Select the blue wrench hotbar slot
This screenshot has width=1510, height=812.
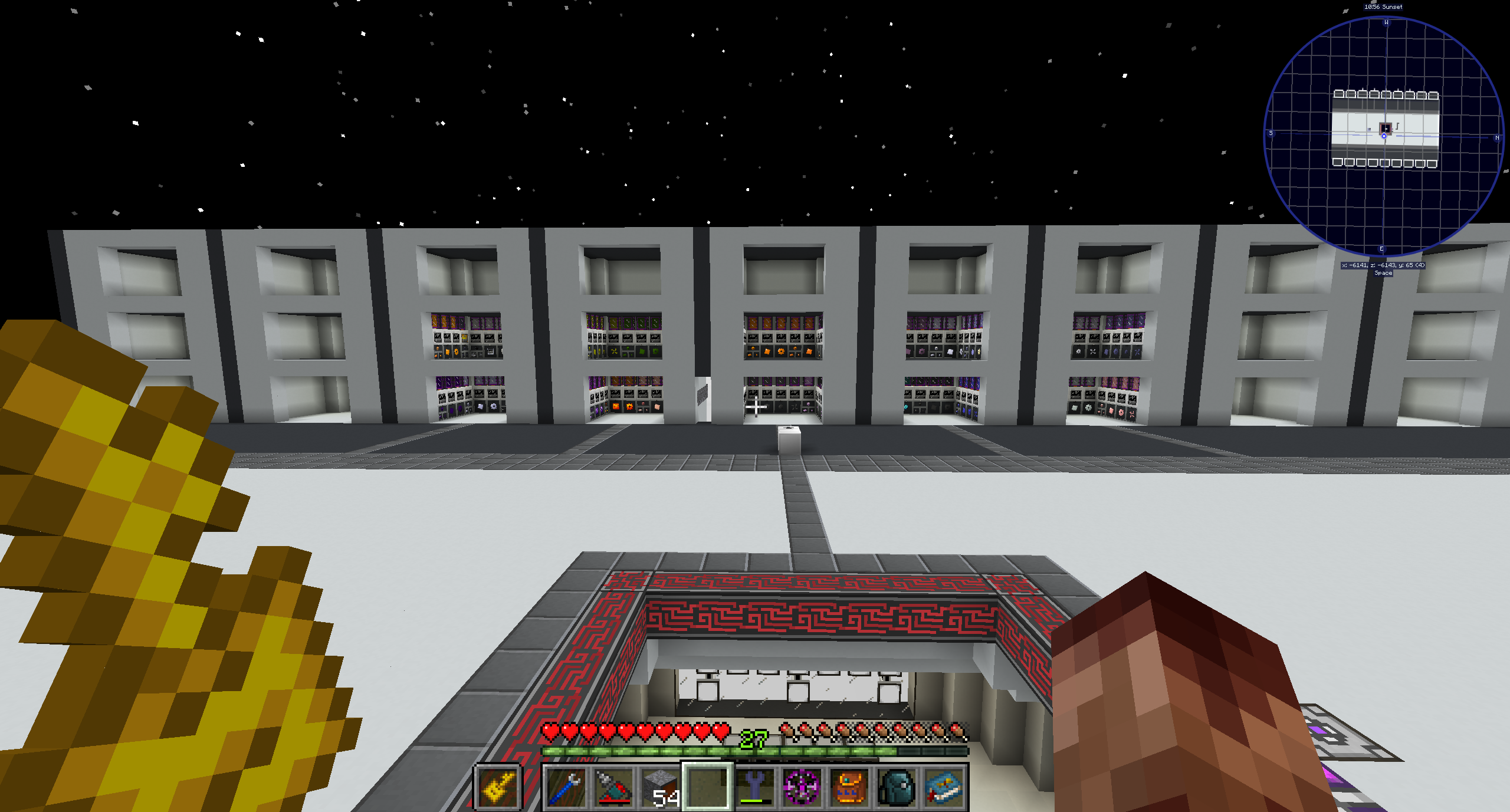565,787
